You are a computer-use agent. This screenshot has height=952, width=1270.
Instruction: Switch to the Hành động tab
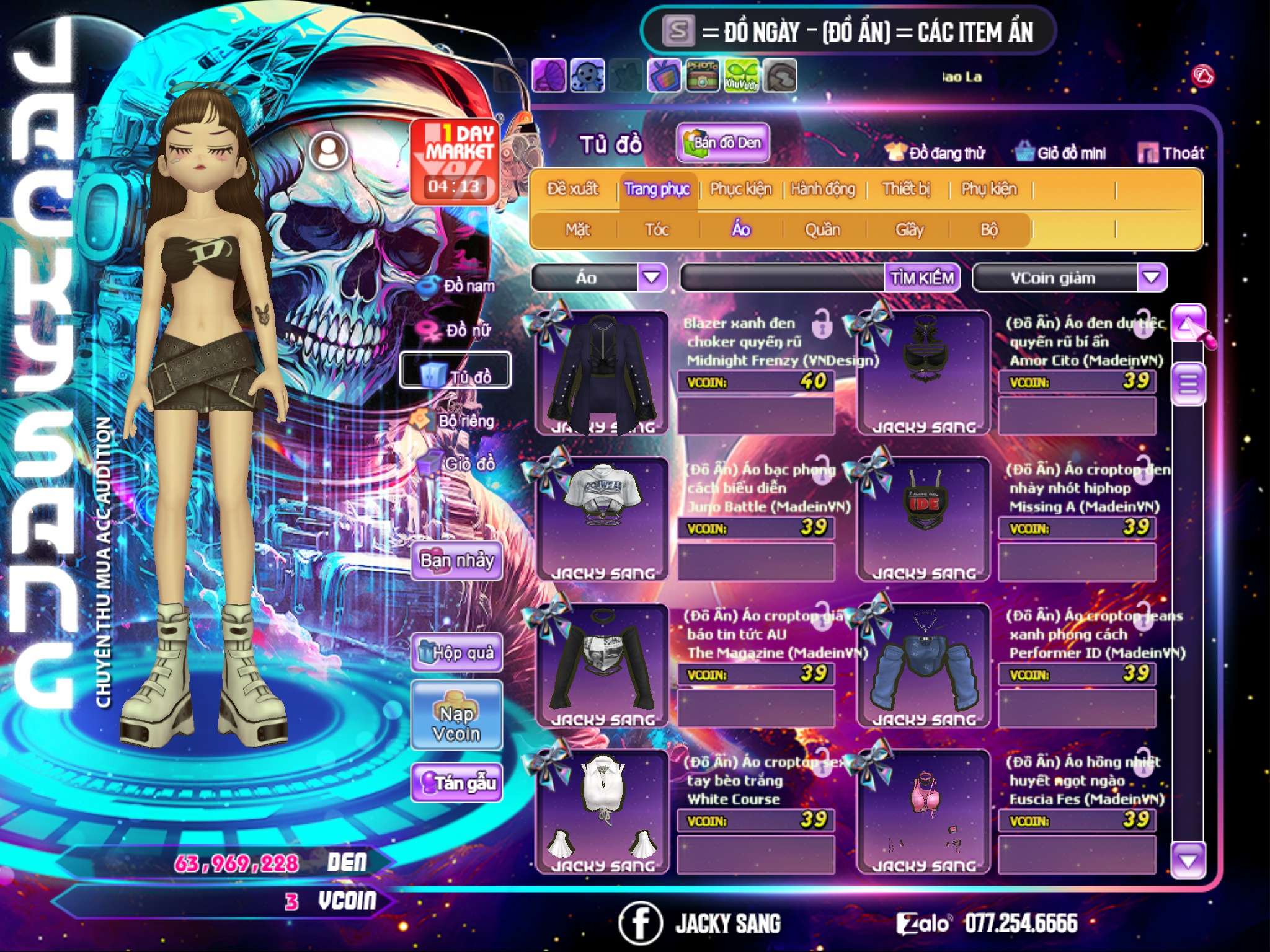pyautogui.click(x=823, y=189)
